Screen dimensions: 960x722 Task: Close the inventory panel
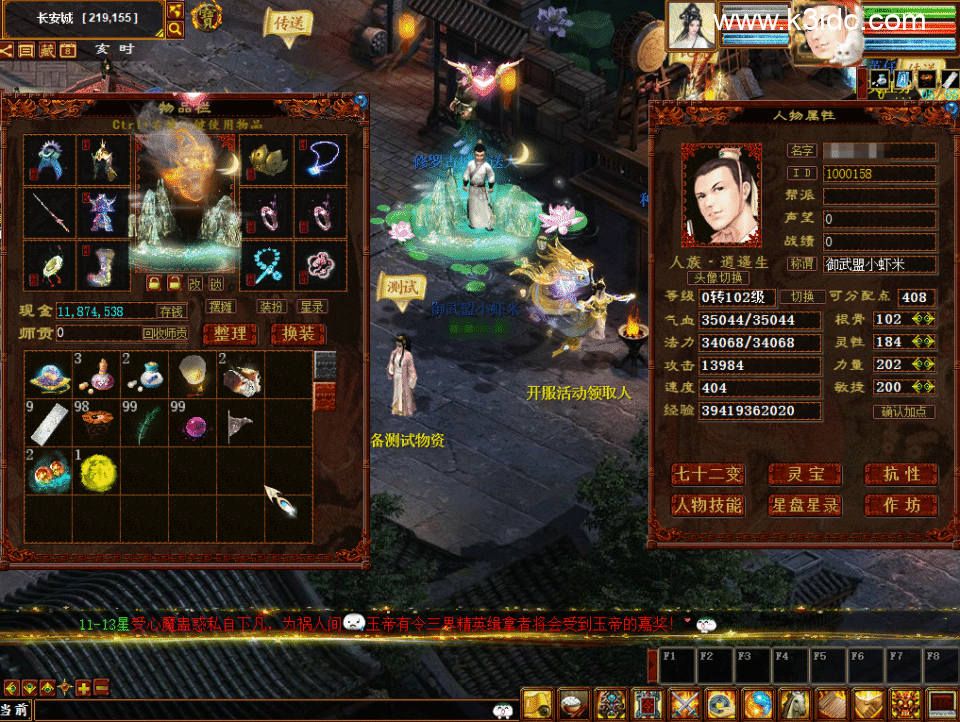[x=360, y=100]
